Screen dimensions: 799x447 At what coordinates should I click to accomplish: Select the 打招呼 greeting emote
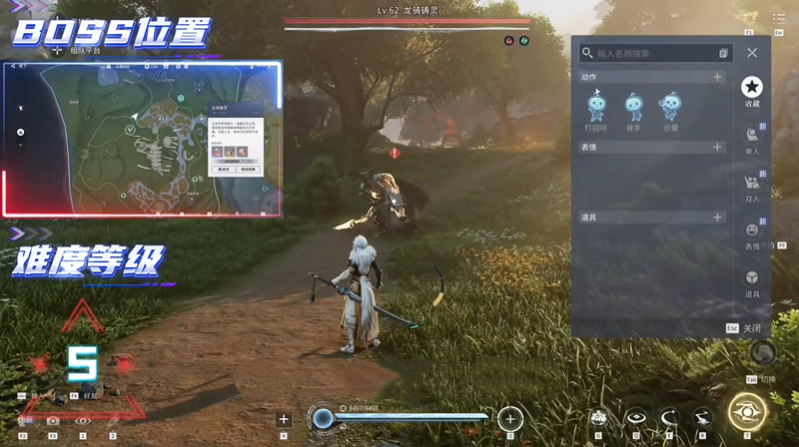click(x=596, y=108)
